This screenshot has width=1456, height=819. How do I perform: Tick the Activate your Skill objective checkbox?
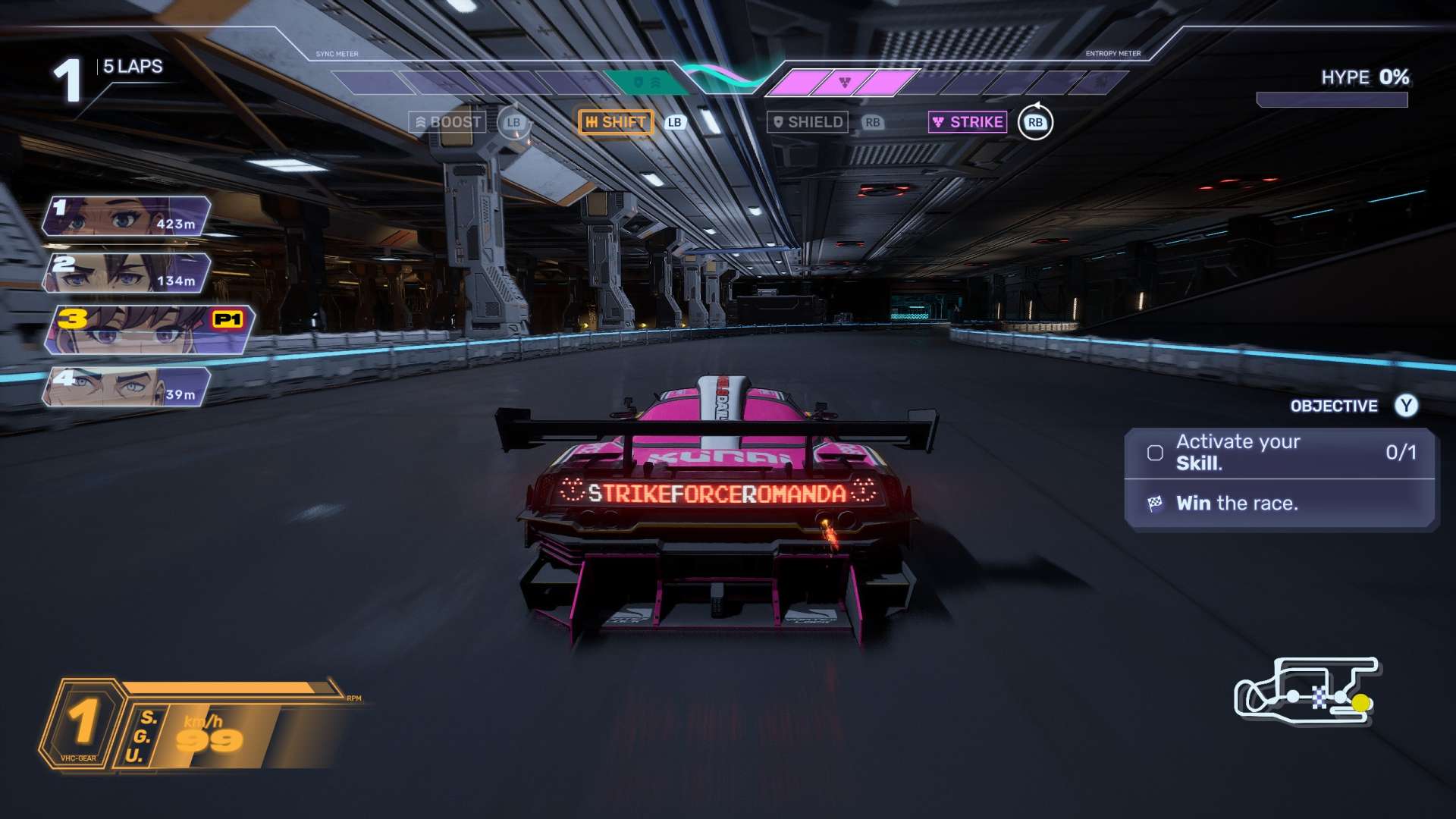point(1155,453)
